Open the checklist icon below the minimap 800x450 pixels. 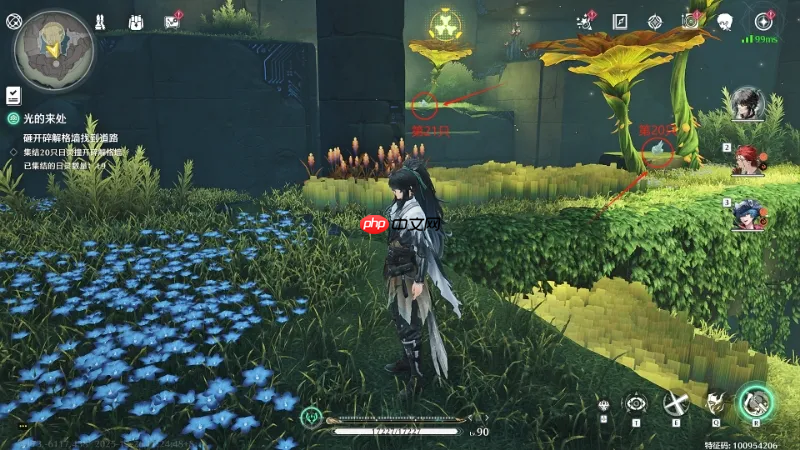13,95
